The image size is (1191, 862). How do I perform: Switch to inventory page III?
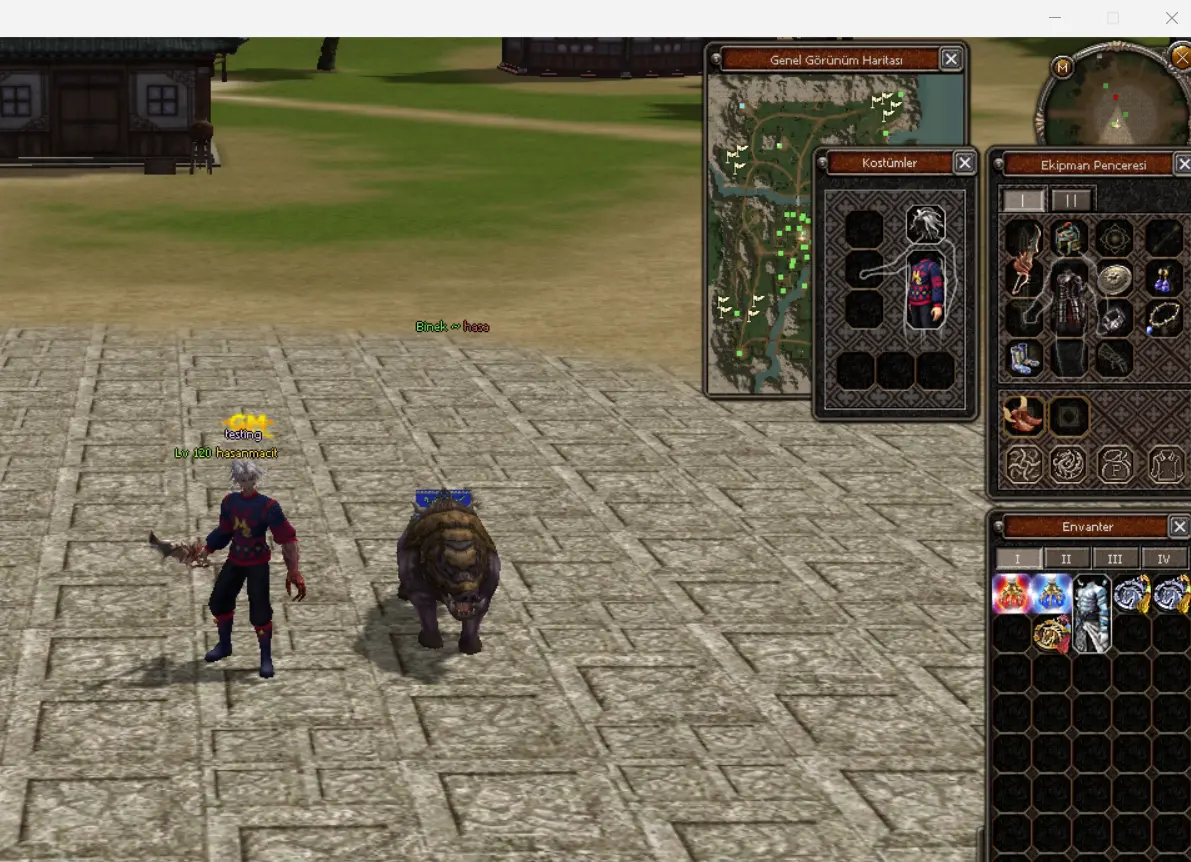pos(1115,559)
